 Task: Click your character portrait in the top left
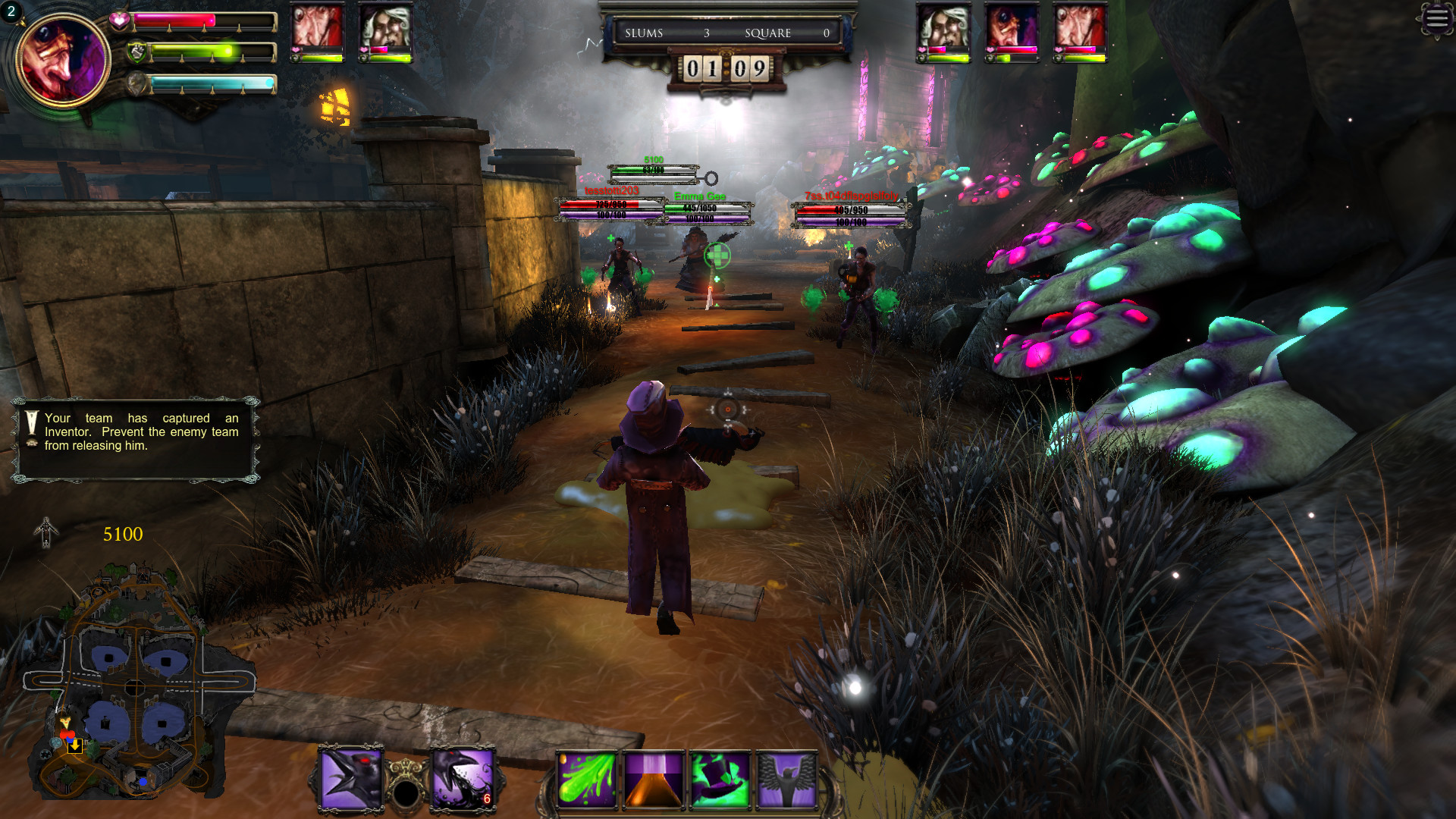tap(64, 61)
